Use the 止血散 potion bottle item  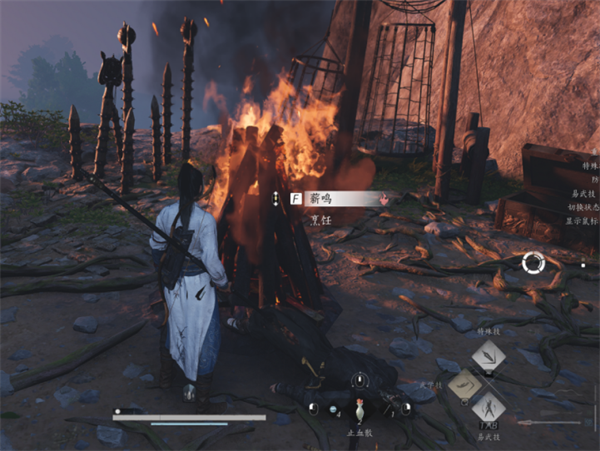[359, 410]
